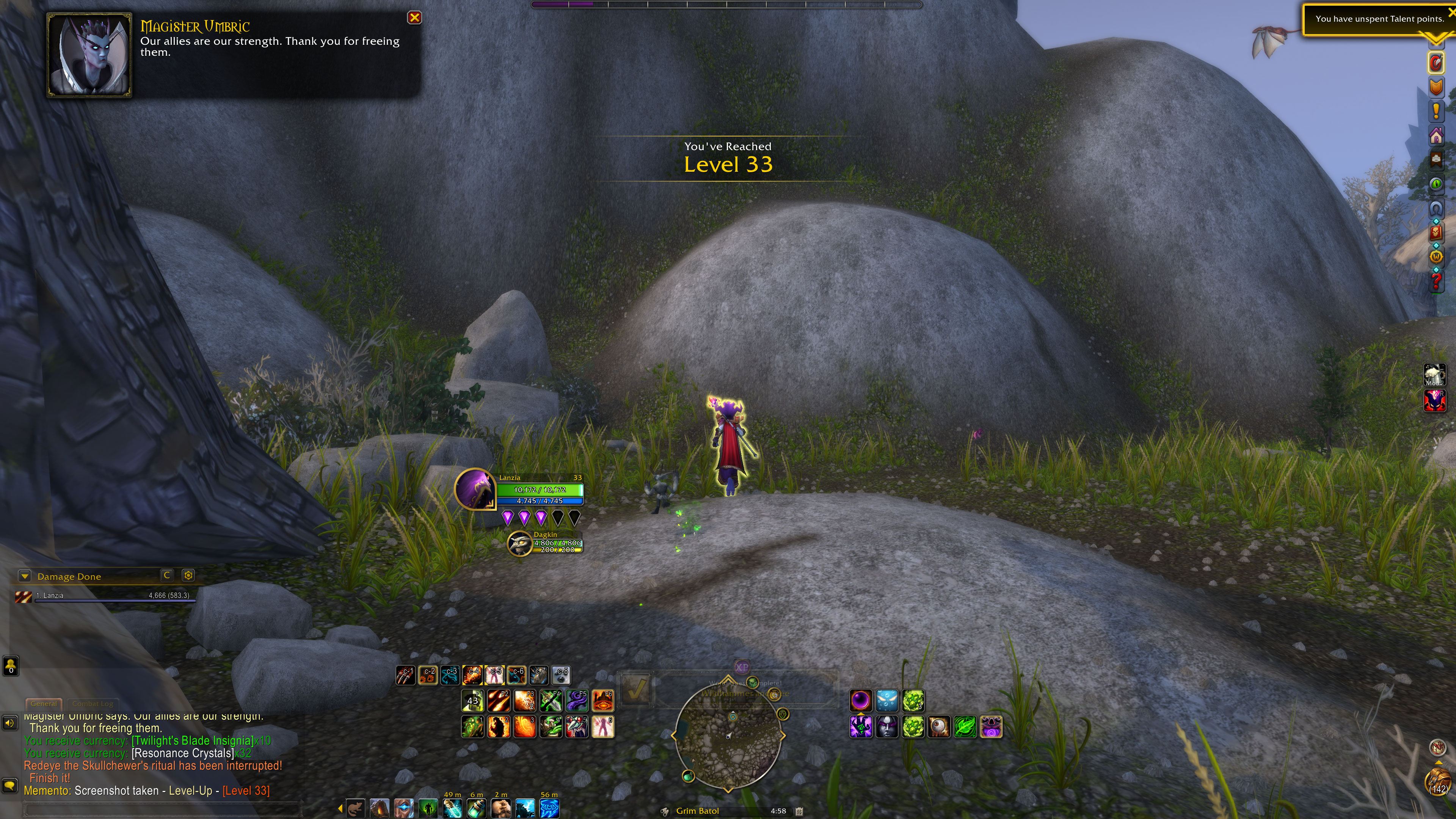This screenshot has height=819, width=1456.
Task: Close the Magister Umbric dialogue popup
Action: pyautogui.click(x=414, y=17)
